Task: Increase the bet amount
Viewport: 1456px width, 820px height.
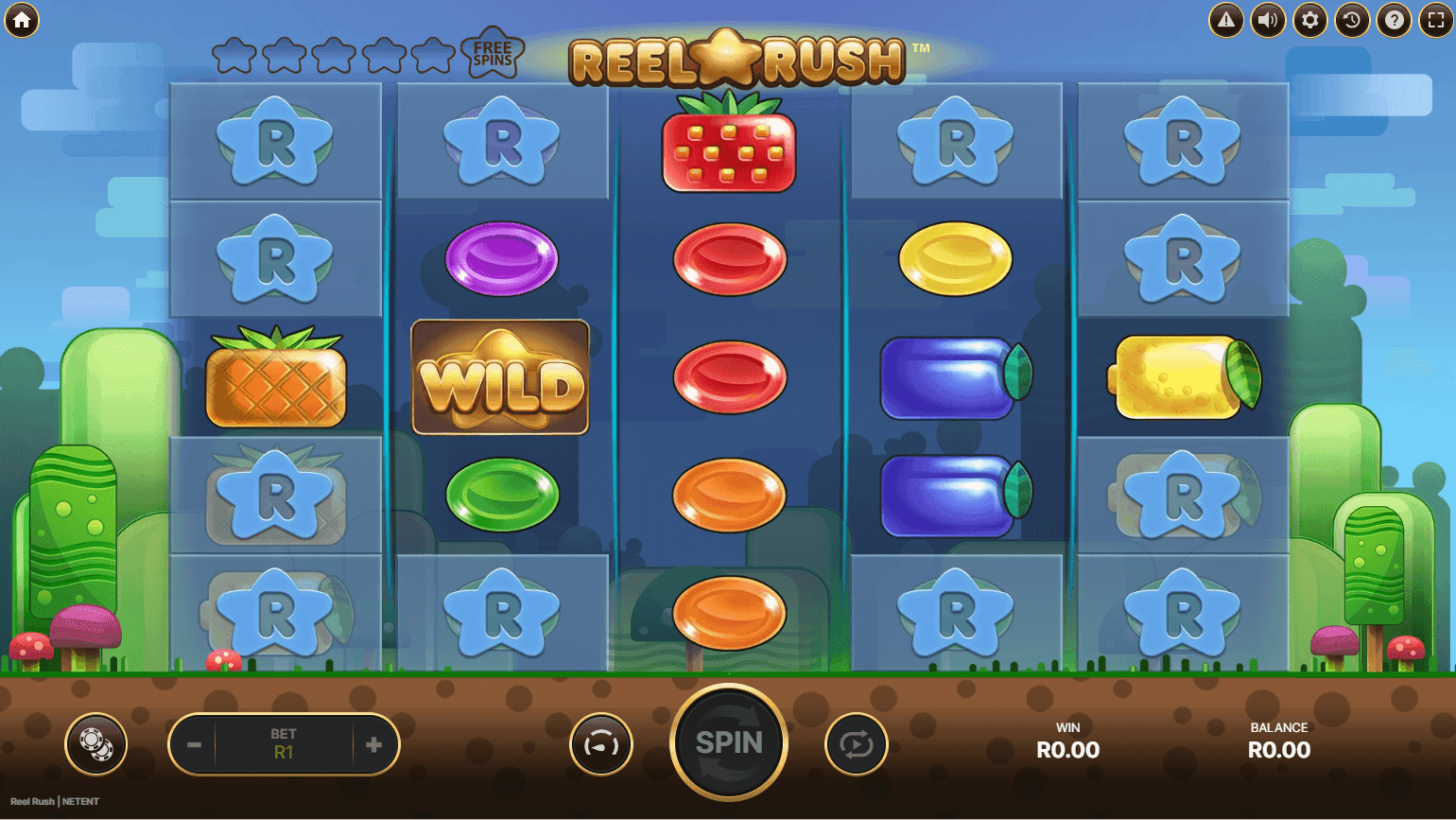Action: (x=373, y=744)
